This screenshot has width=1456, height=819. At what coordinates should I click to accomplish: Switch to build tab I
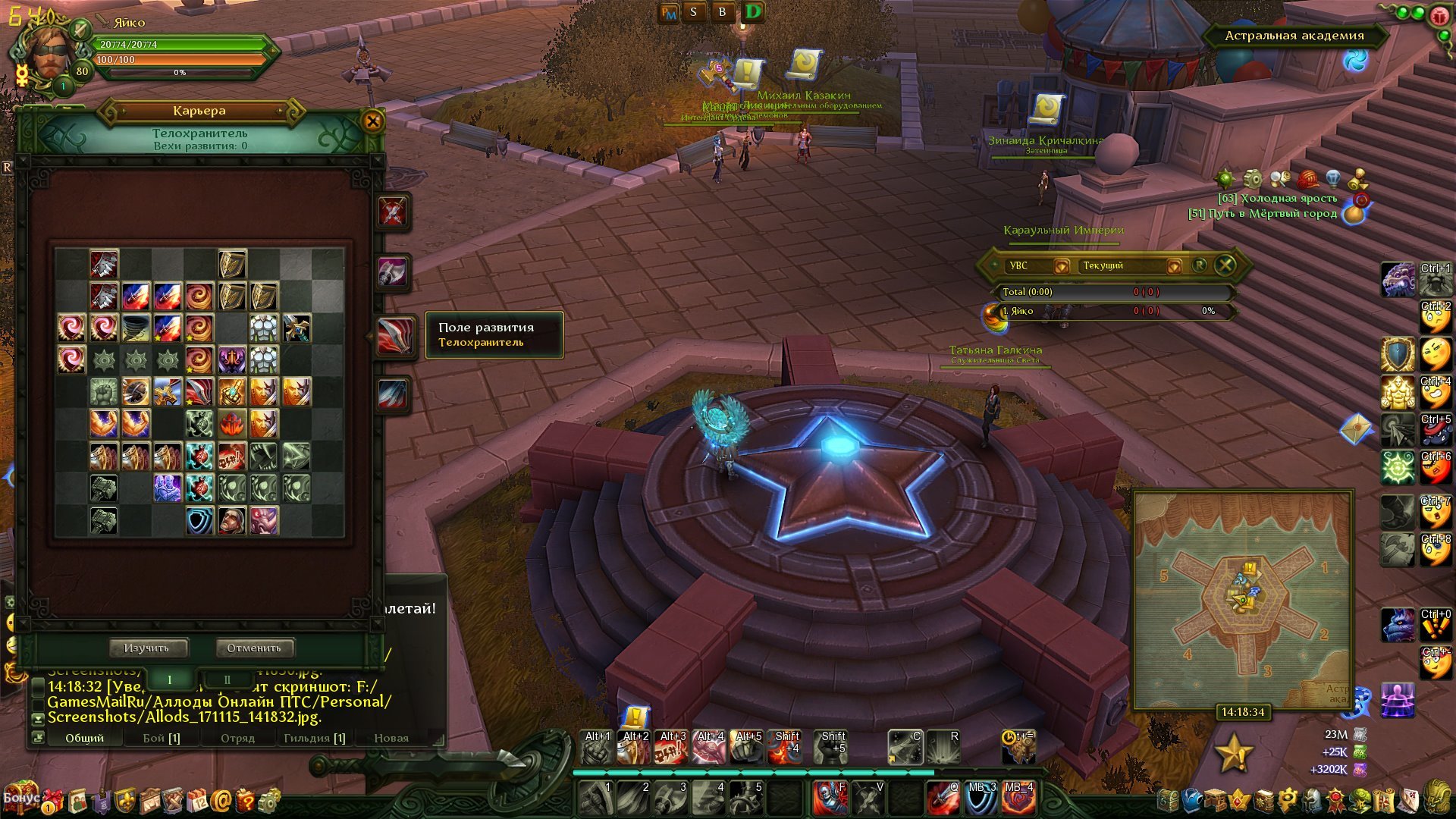pyautogui.click(x=169, y=679)
